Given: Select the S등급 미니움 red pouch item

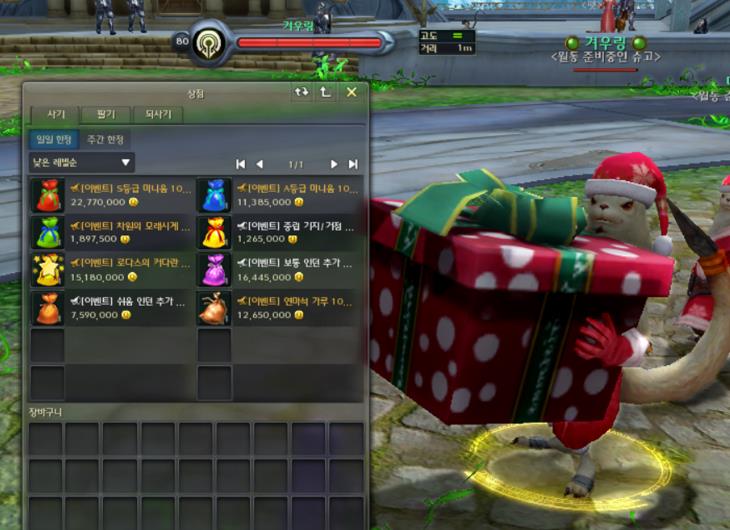Looking at the screenshot, I should pos(48,194).
